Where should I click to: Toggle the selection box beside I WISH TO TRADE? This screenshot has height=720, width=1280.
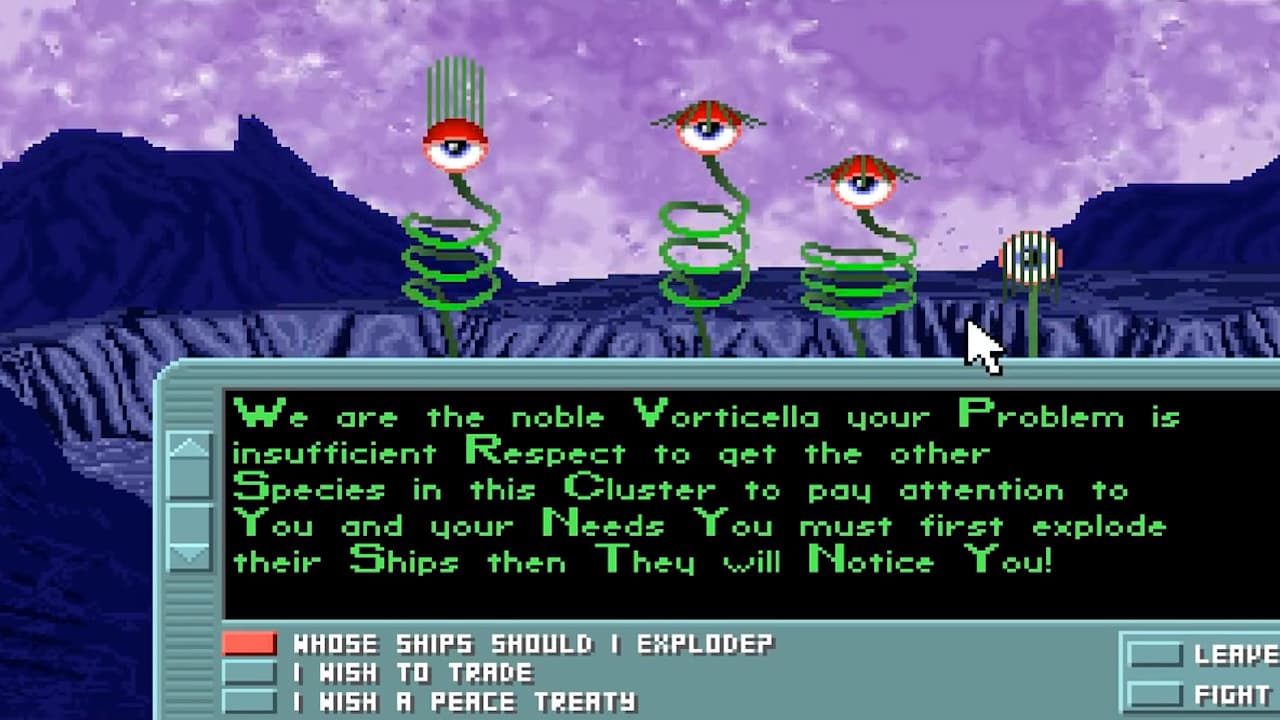tap(250, 674)
